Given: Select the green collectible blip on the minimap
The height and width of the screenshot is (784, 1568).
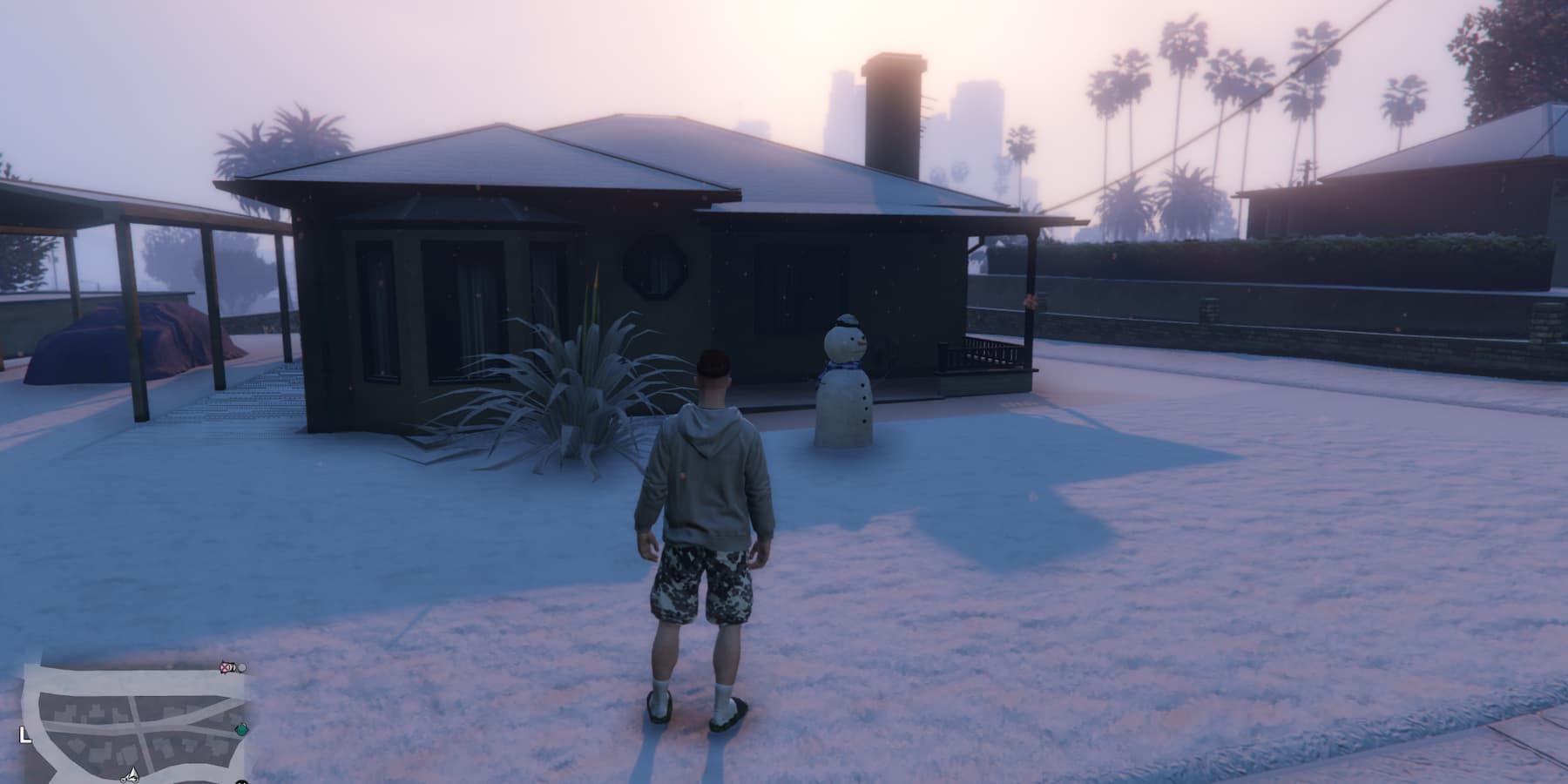Looking at the screenshot, I should pyautogui.click(x=240, y=730).
